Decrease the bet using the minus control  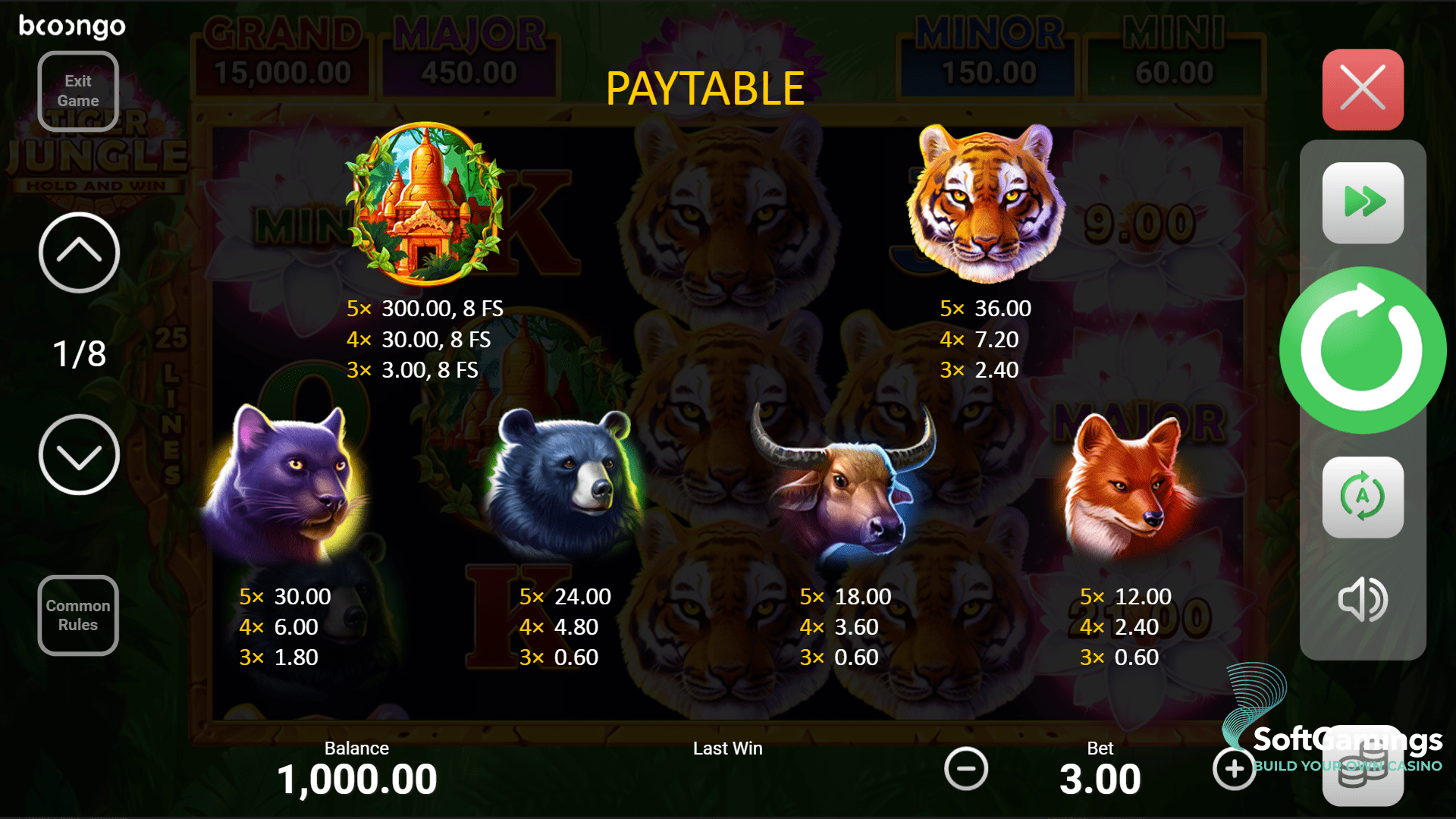[x=966, y=768]
